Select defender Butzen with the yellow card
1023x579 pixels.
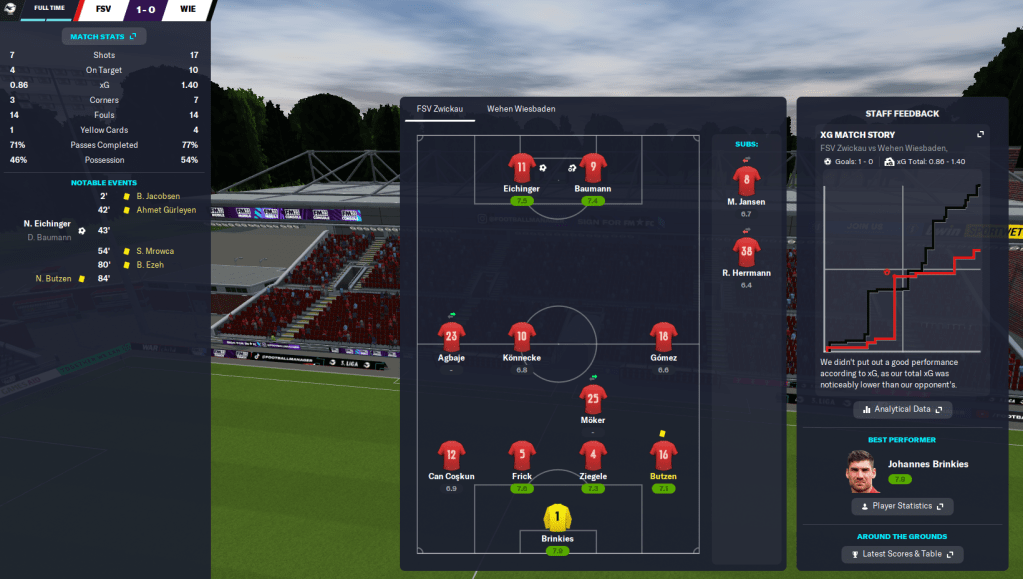(x=663, y=456)
